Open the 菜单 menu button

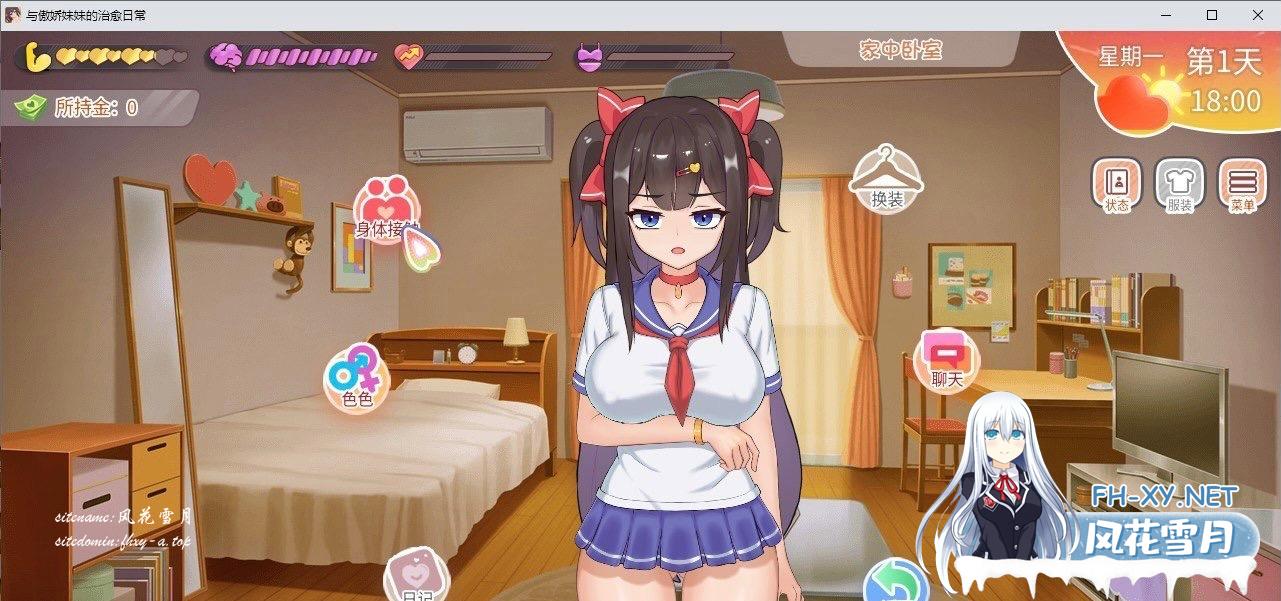[x=1242, y=185]
